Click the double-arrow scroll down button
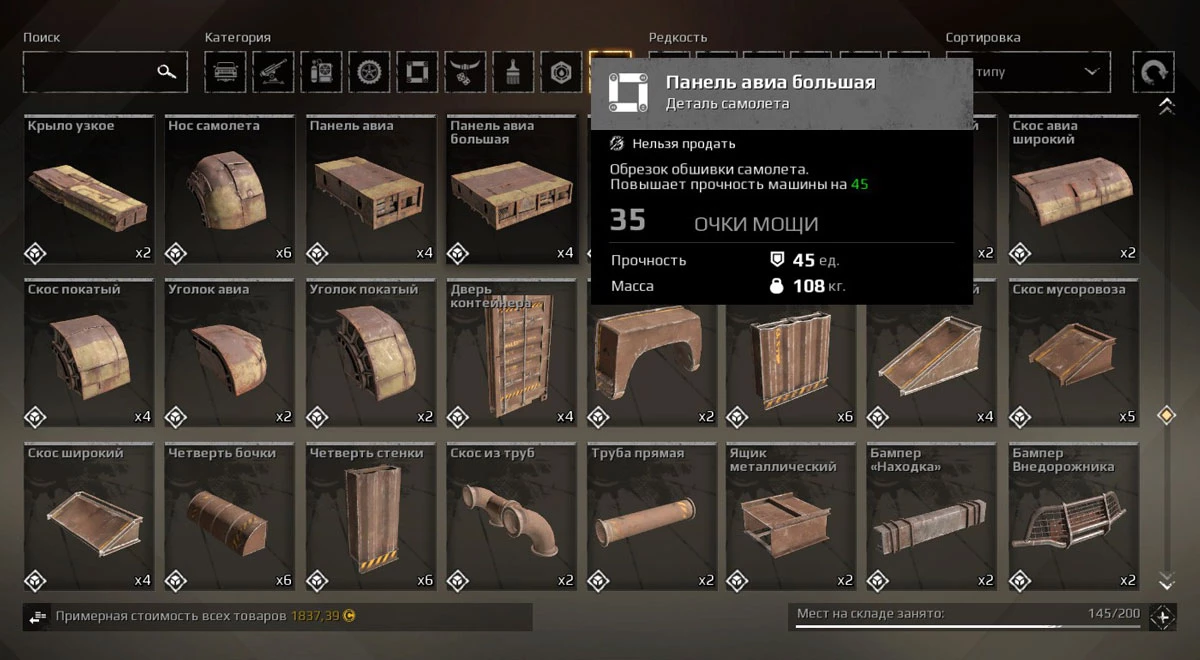The width and height of the screenshot is (1200, 660). (1165, 580)
